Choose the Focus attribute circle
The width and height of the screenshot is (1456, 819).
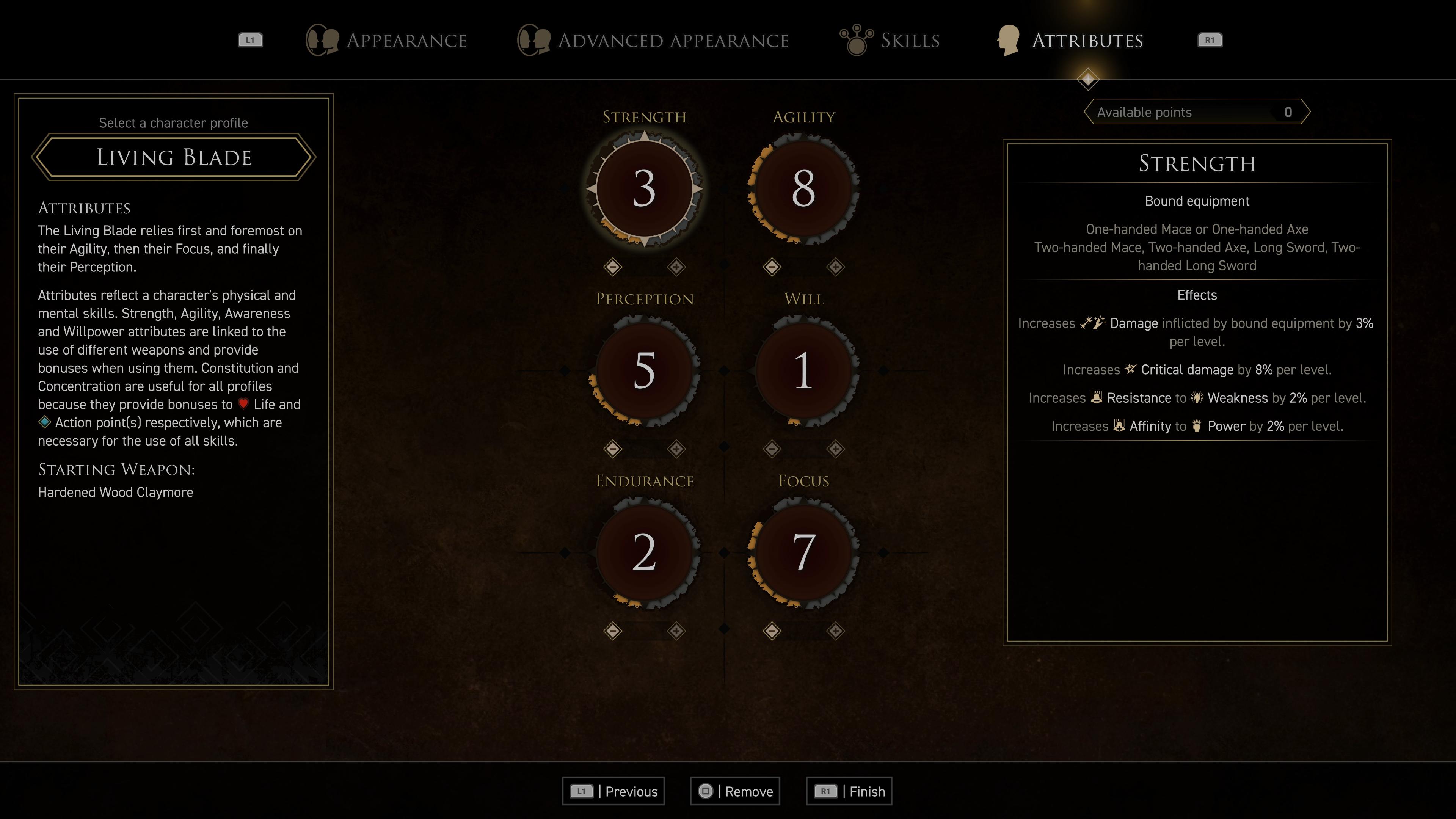click(x=803, y=552)
